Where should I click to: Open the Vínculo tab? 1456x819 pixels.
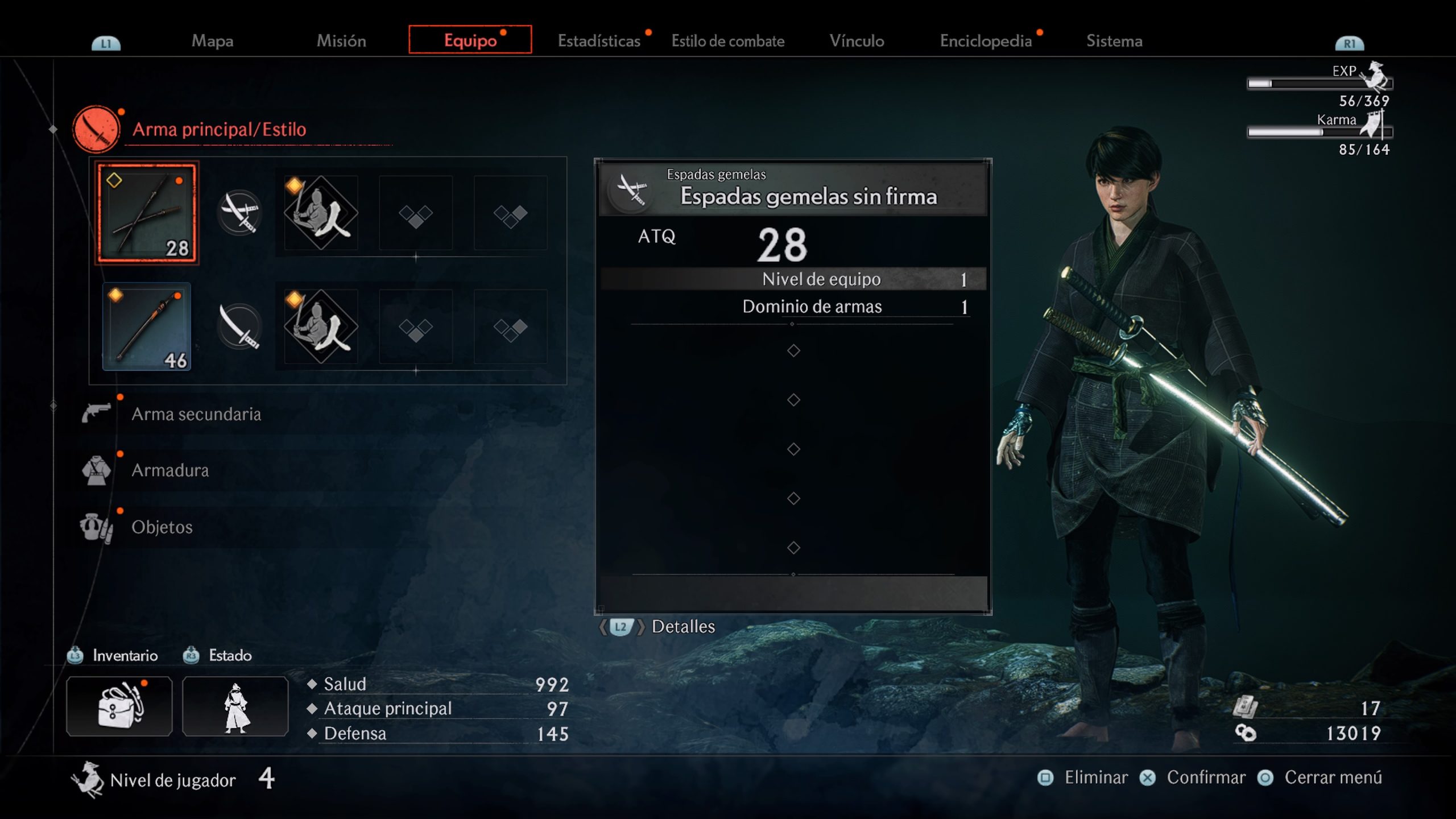pos(857,41)
